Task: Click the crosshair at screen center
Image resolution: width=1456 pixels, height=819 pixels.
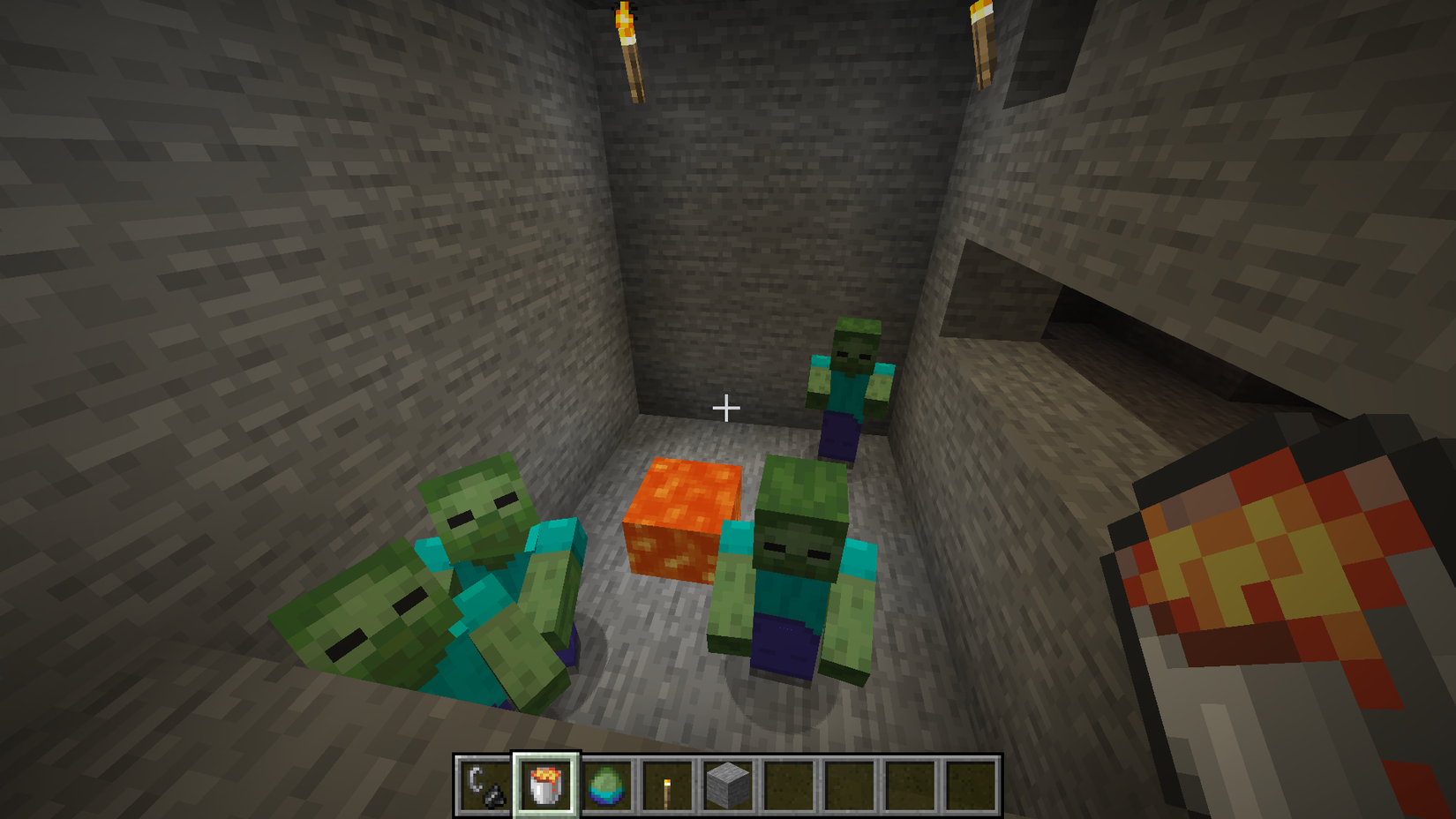Action: 727,408
